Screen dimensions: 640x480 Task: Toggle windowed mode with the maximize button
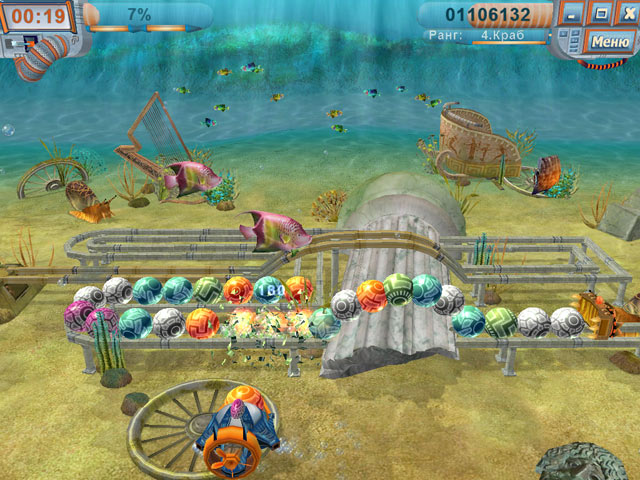600,14
